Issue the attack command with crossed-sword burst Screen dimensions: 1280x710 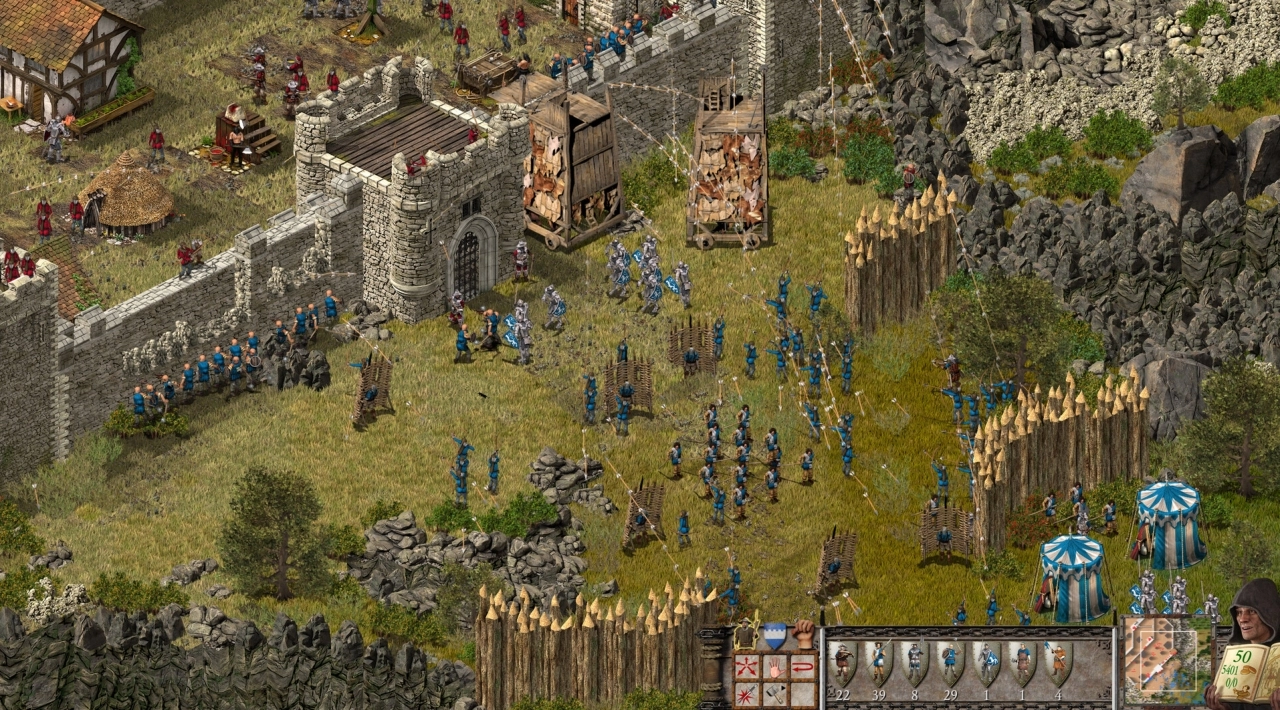tap(745, 693)
